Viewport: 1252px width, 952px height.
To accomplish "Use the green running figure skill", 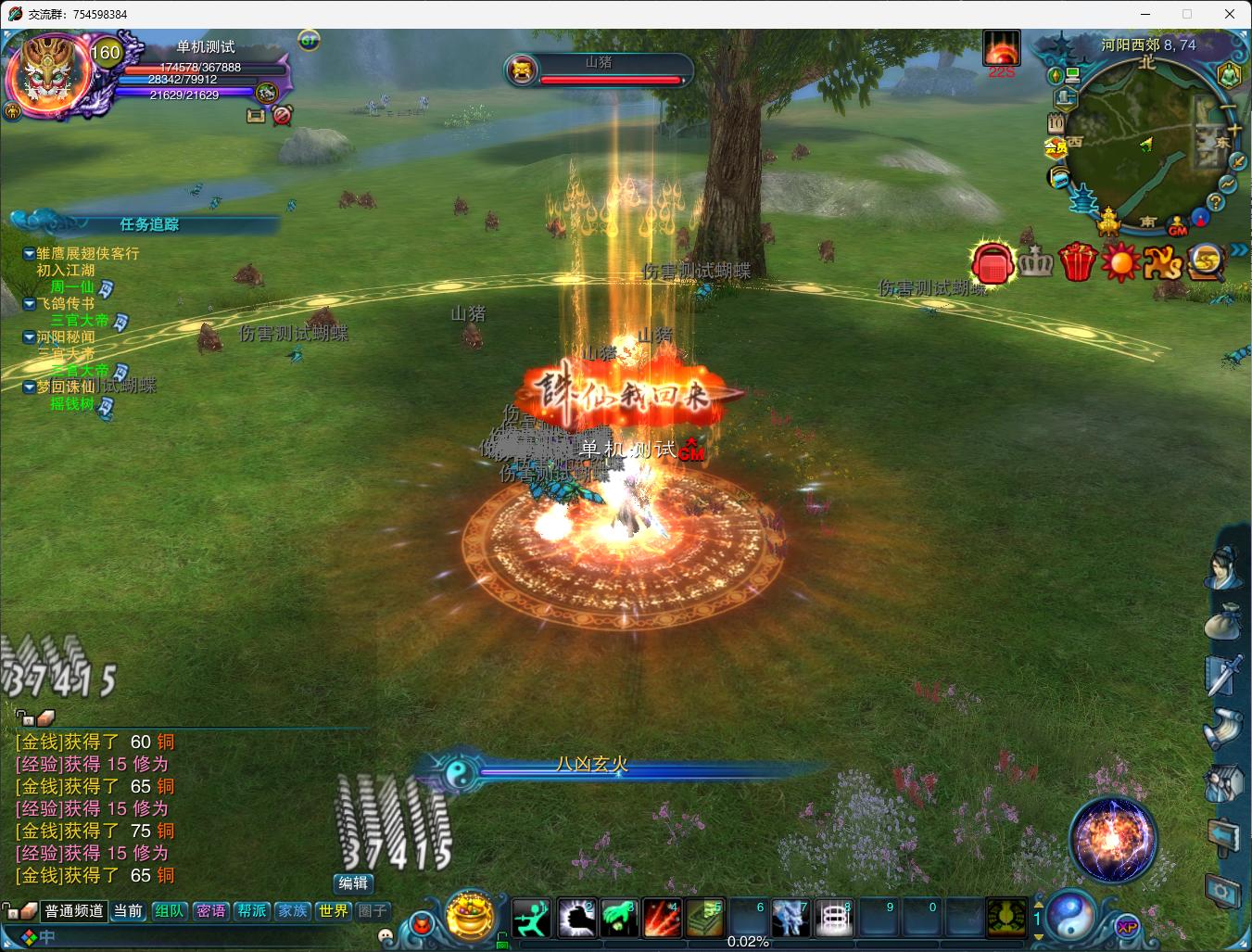I will point(532,918).
